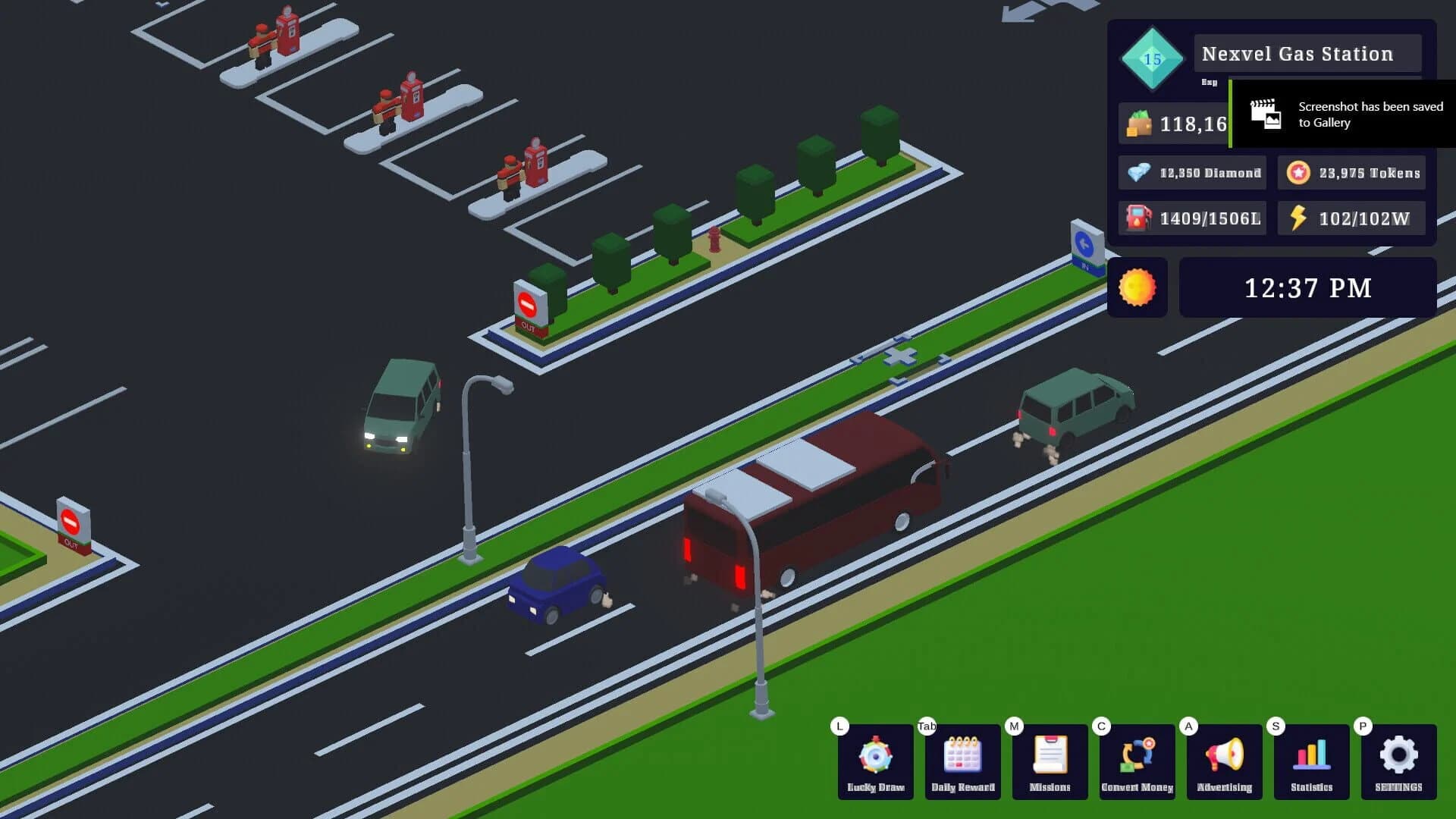Click the power indicator 102/102W
The width and height of the screenshot is (1456, 819).
[1352, 218]
